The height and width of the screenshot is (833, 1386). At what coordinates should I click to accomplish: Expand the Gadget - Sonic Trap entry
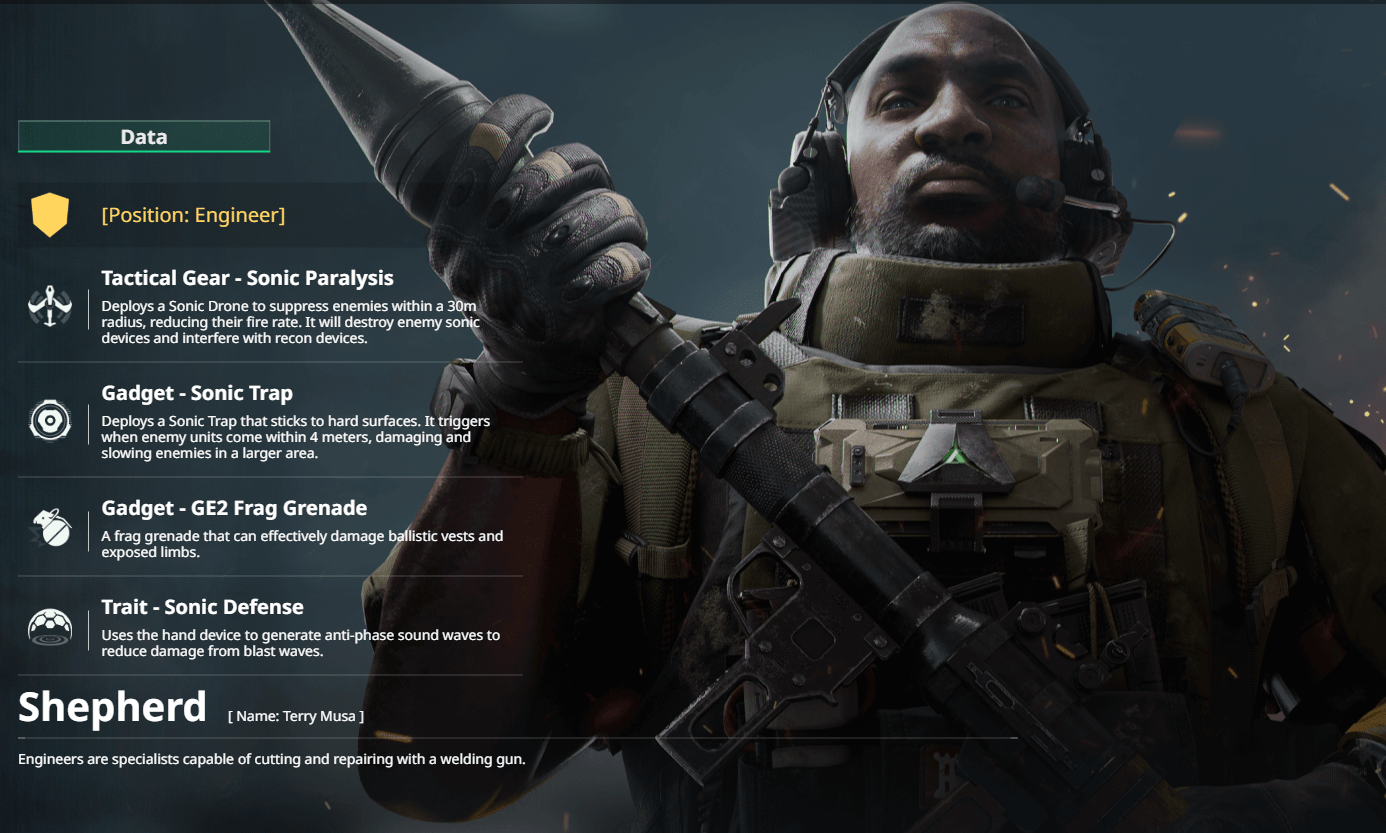point(198,392)
